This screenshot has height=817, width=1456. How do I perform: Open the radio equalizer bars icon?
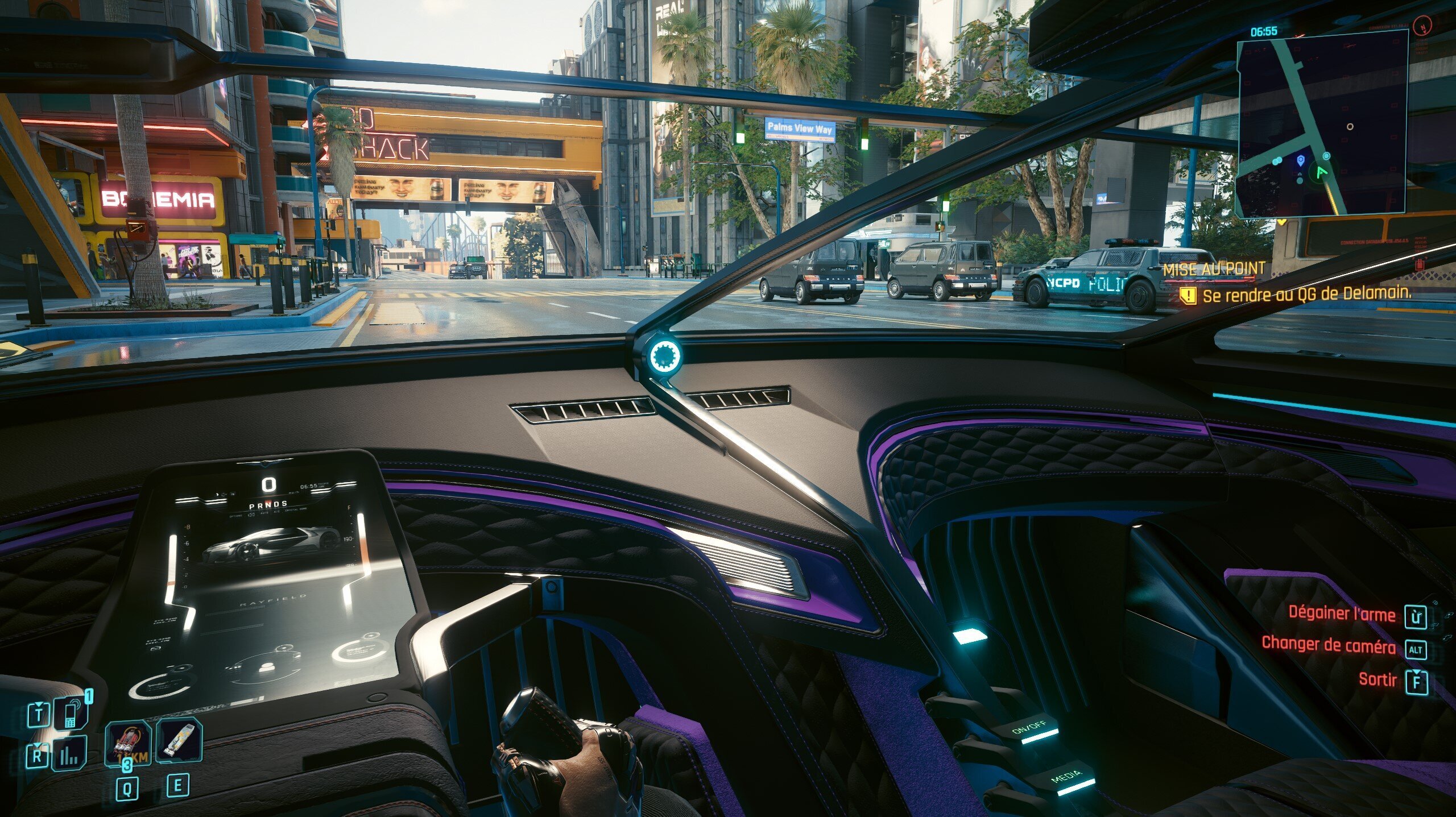coord(69,754)
